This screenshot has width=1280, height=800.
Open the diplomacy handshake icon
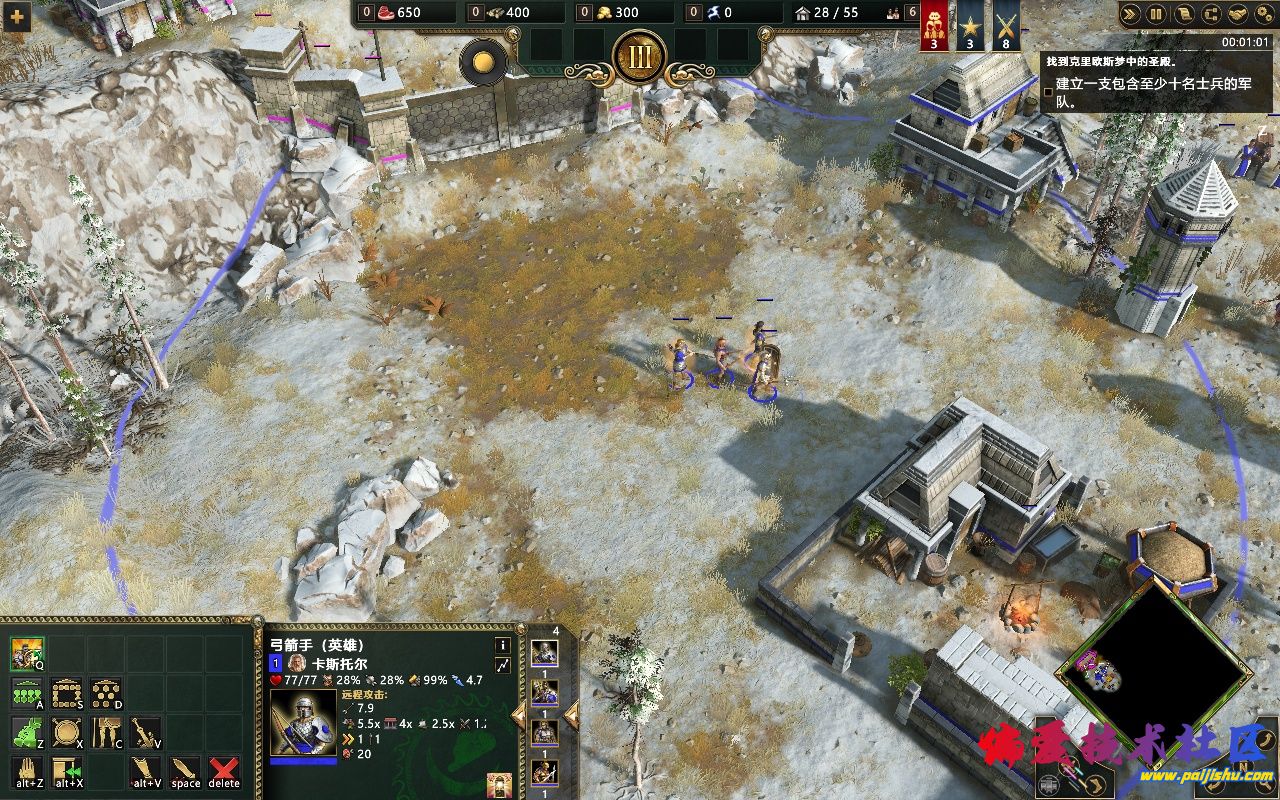(x=1238, y=15)
